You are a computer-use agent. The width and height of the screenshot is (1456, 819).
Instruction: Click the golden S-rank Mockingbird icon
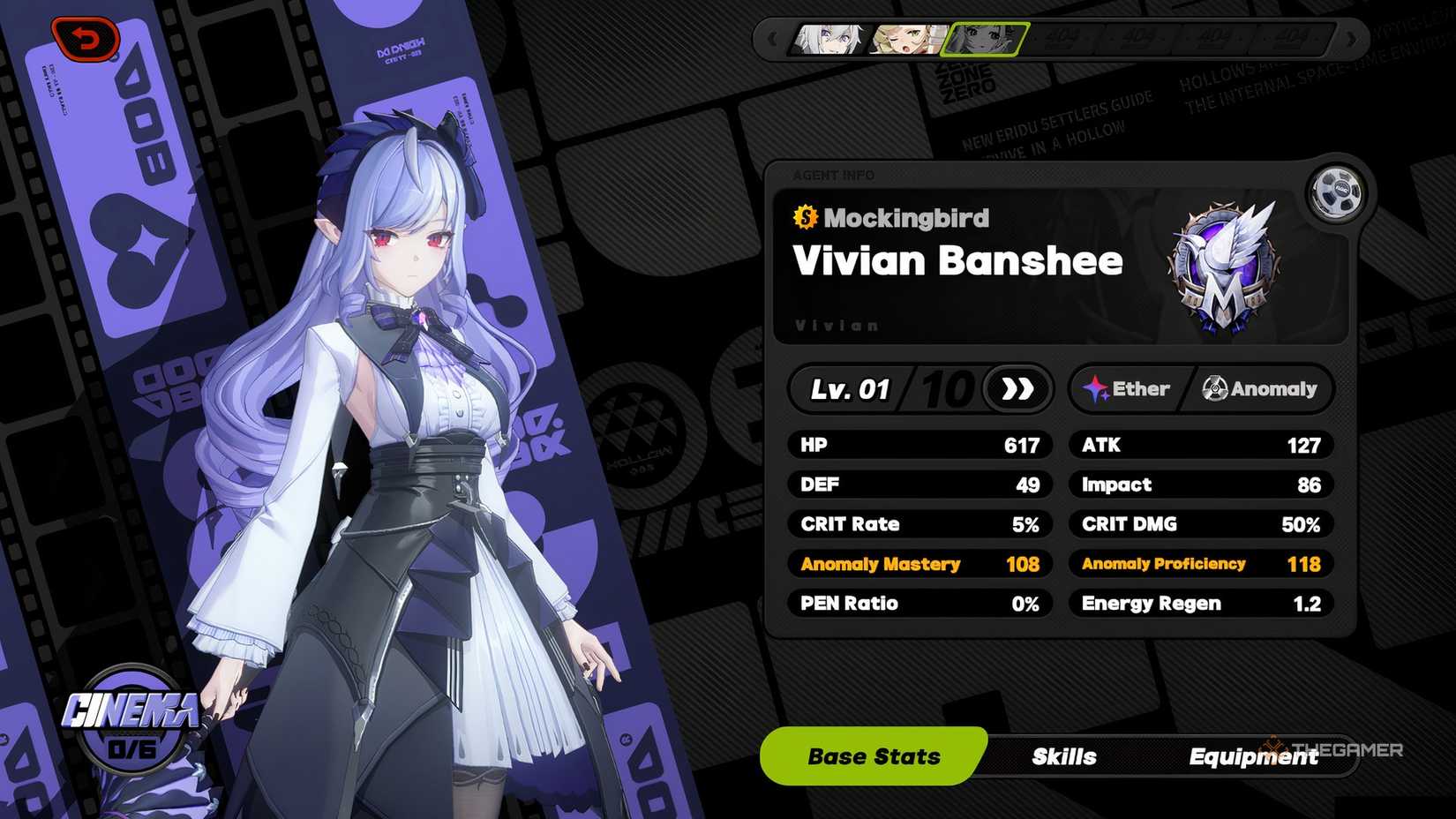coord(804,218)
